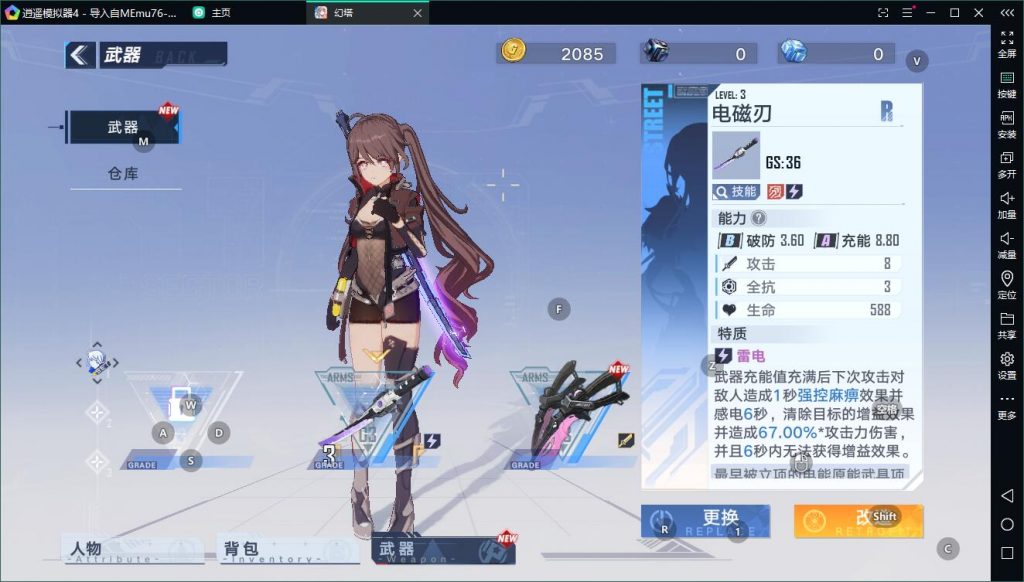Click the gold coin currency icon
Viewport: 1024px width, 582px height.
point(513,52)
